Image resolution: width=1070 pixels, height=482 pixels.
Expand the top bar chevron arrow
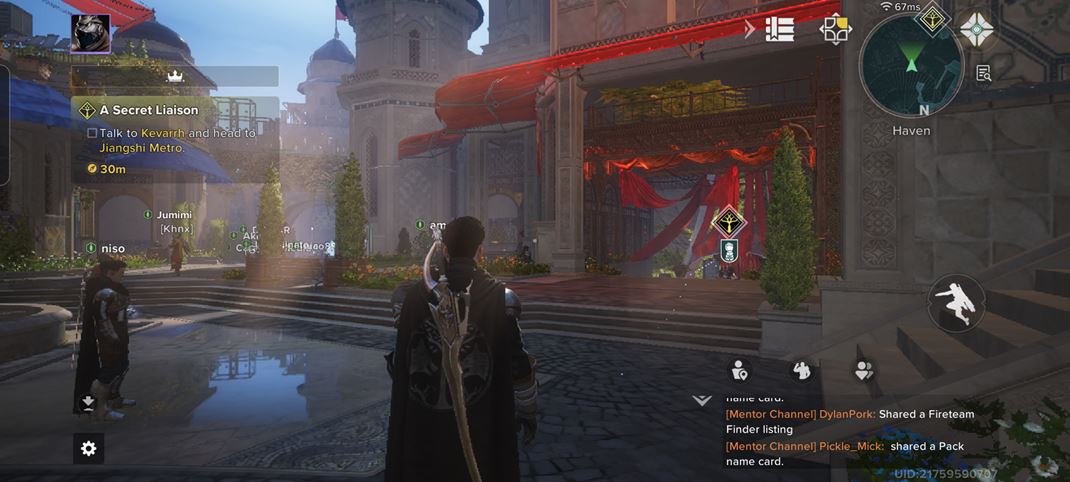point(750,29)
